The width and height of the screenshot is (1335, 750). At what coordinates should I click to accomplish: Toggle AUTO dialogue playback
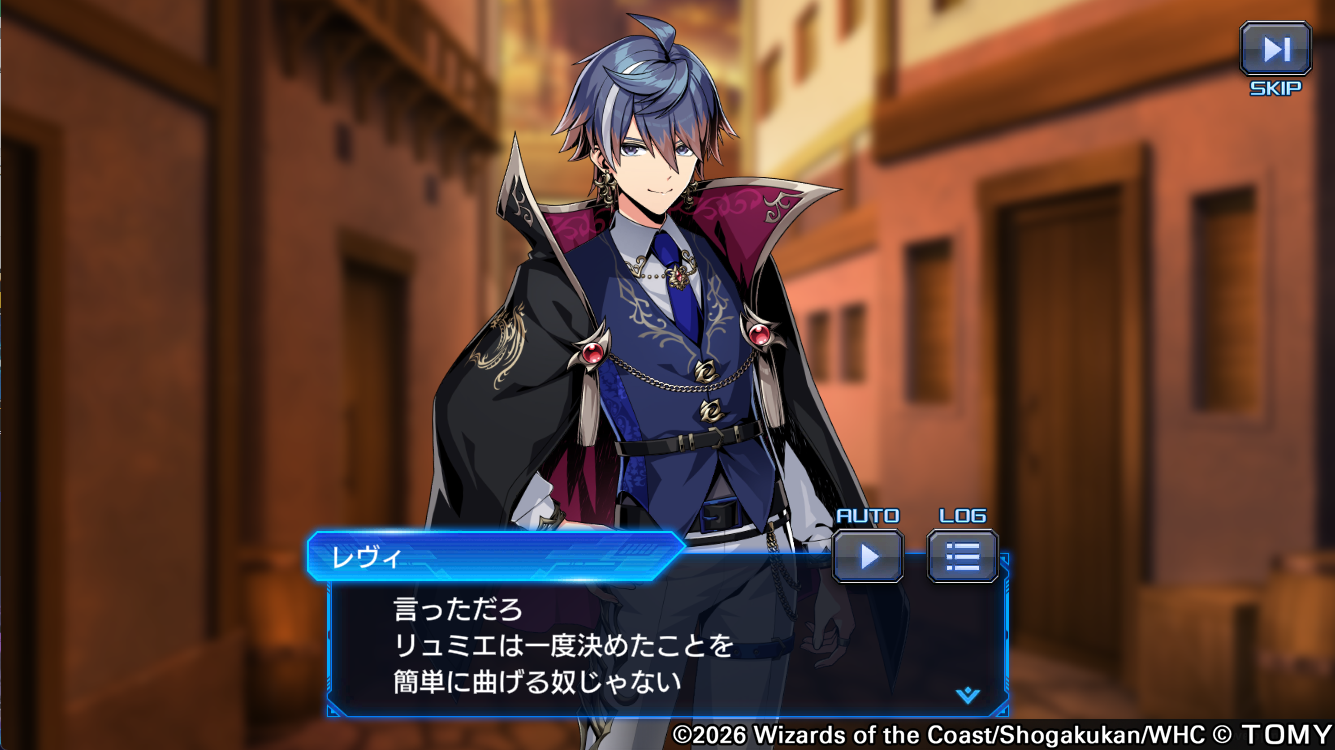868,556
